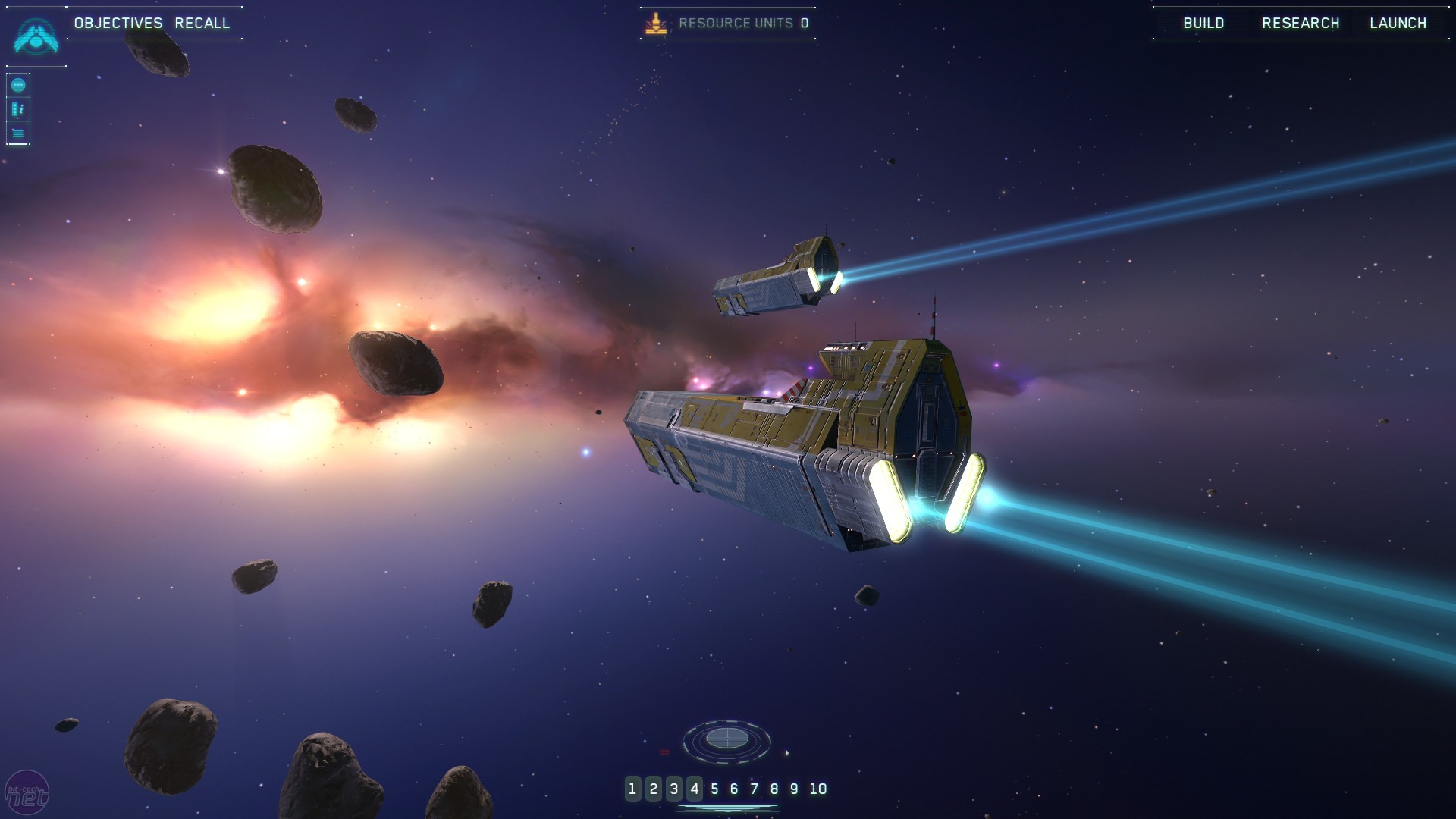Expand the bottom panel pull-down handle

(727, 808)
